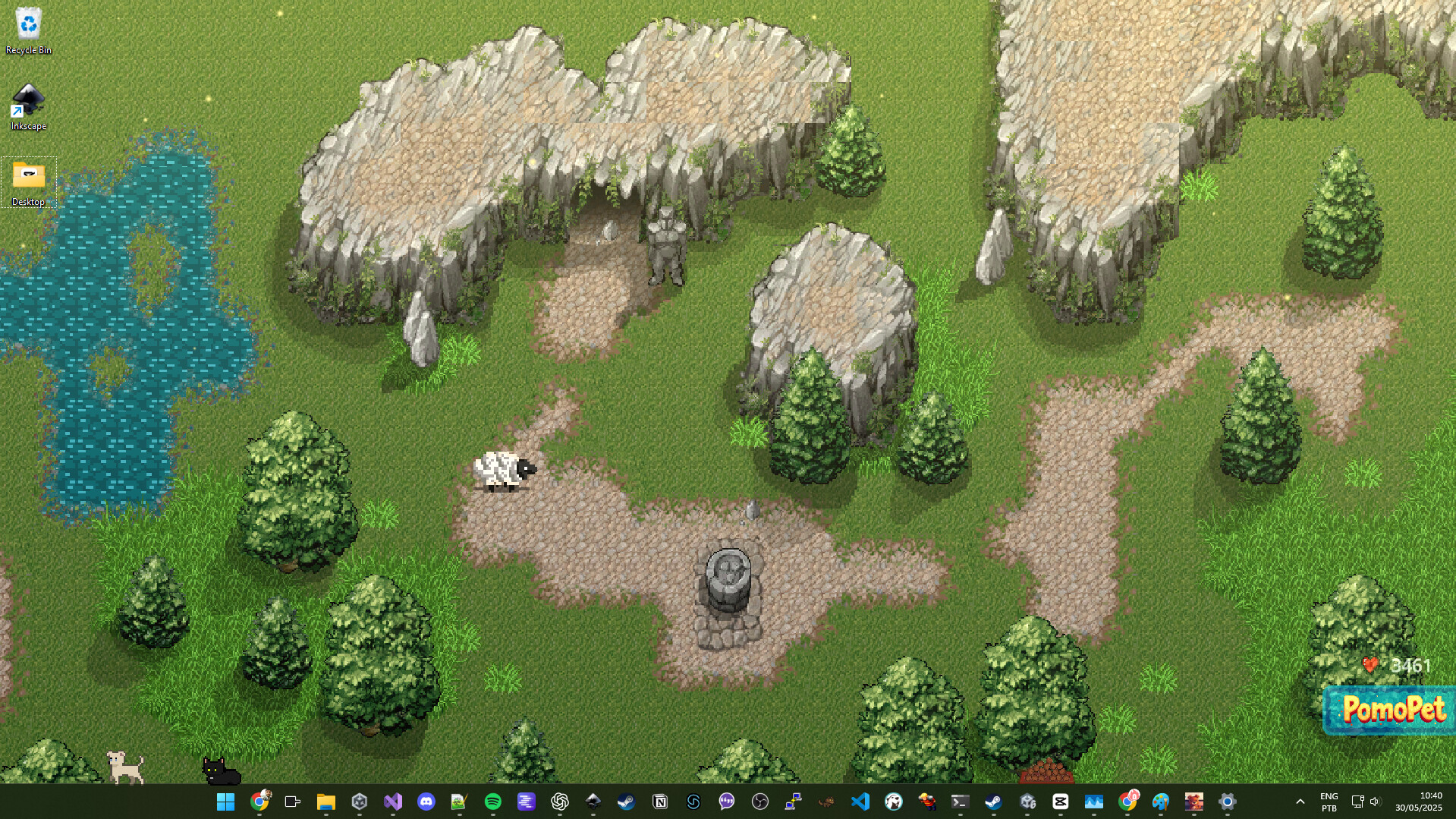Mute the system volume in the tray
Viewport: 1456px width, 819px height.
(1375, 802)
